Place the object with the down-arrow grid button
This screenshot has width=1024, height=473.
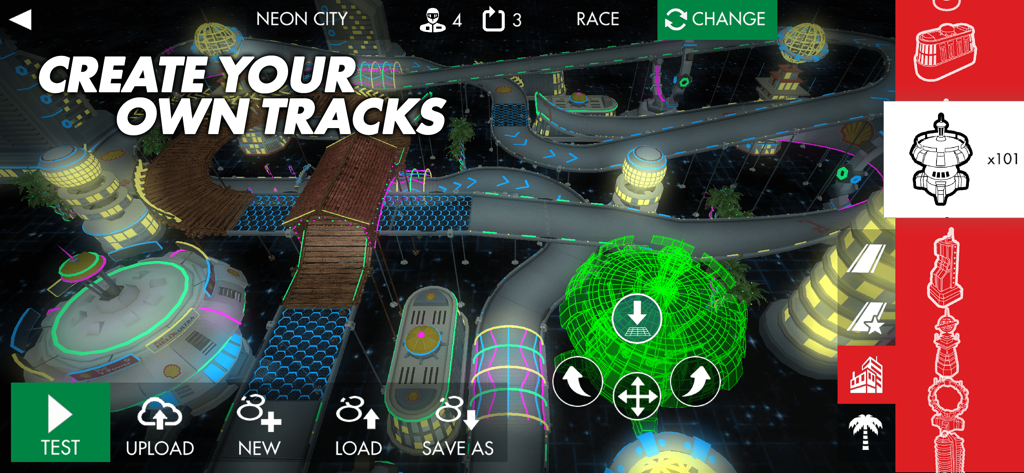coord(638,317)
